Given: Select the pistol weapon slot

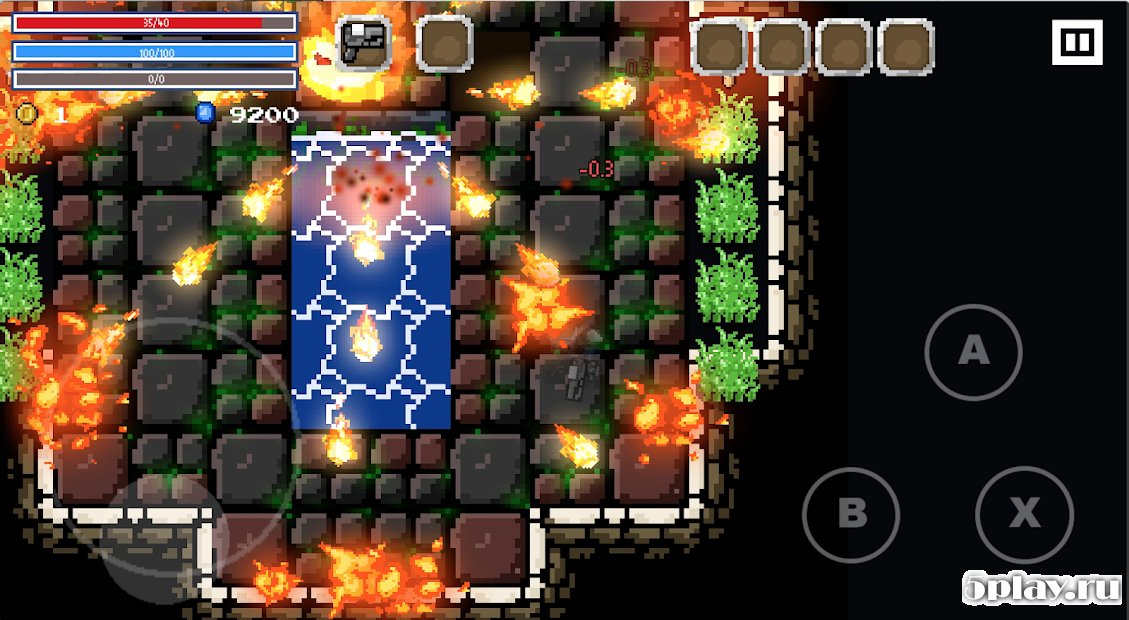Looking at the screenshot, I should point(362,43).
